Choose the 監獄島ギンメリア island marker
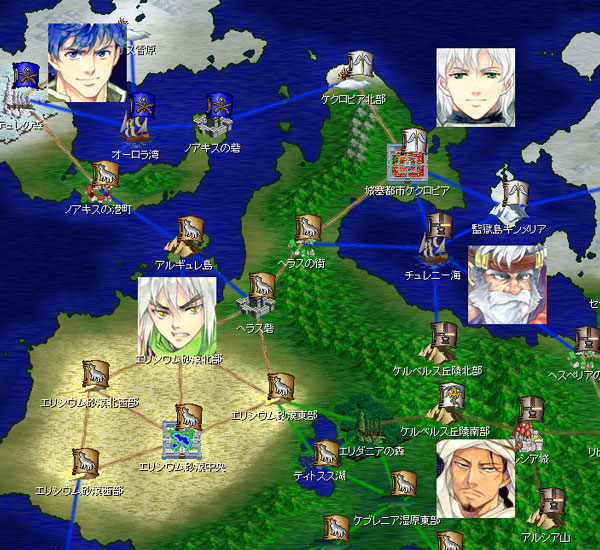Viewport: 600px width, 550px height. pyautogui.click(x=510, y=201)
